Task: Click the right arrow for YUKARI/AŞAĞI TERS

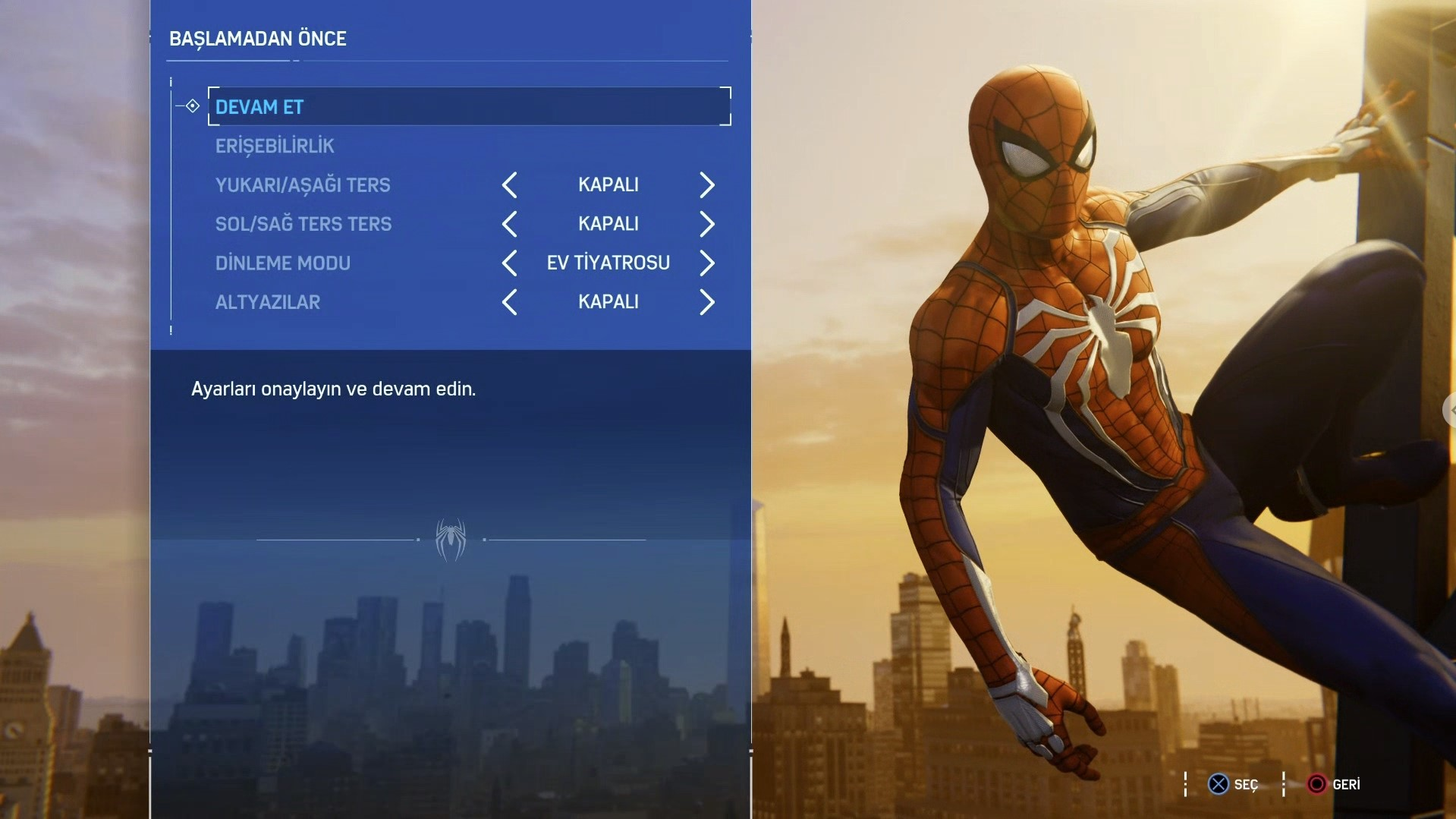Action: [706, 184]
